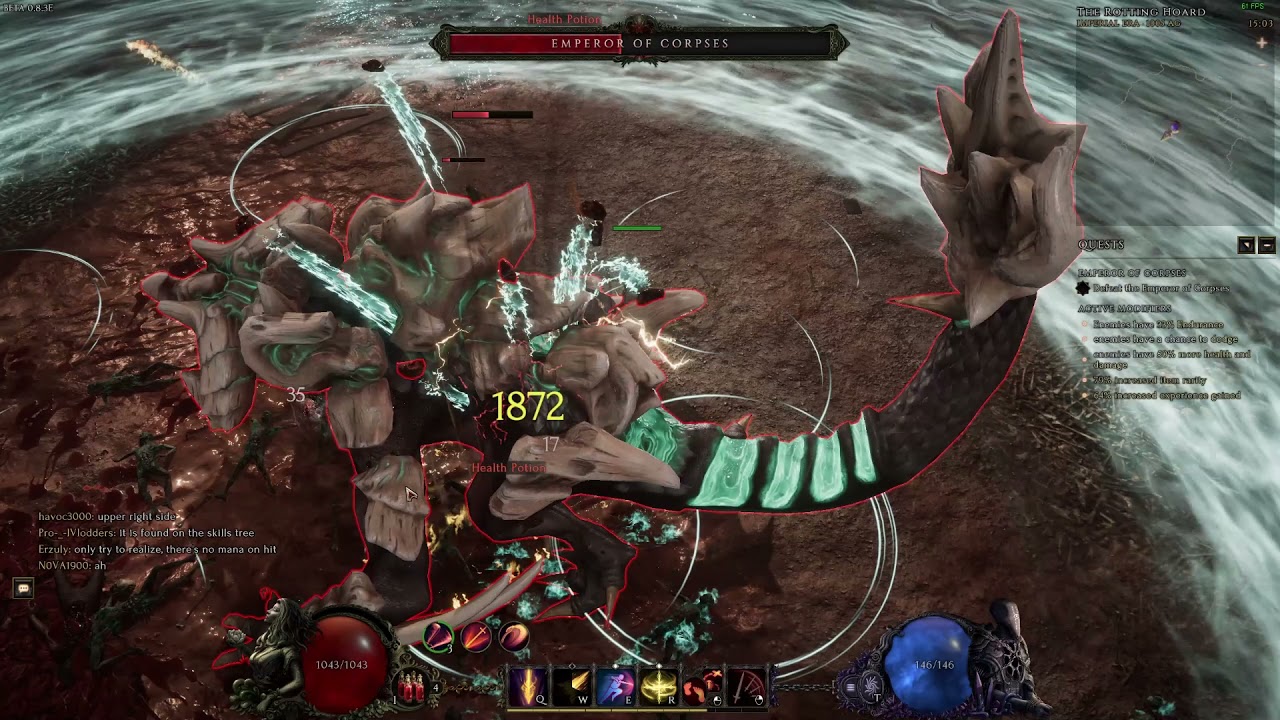Trigger the E slot dash skill

click(x=615, y=686)
